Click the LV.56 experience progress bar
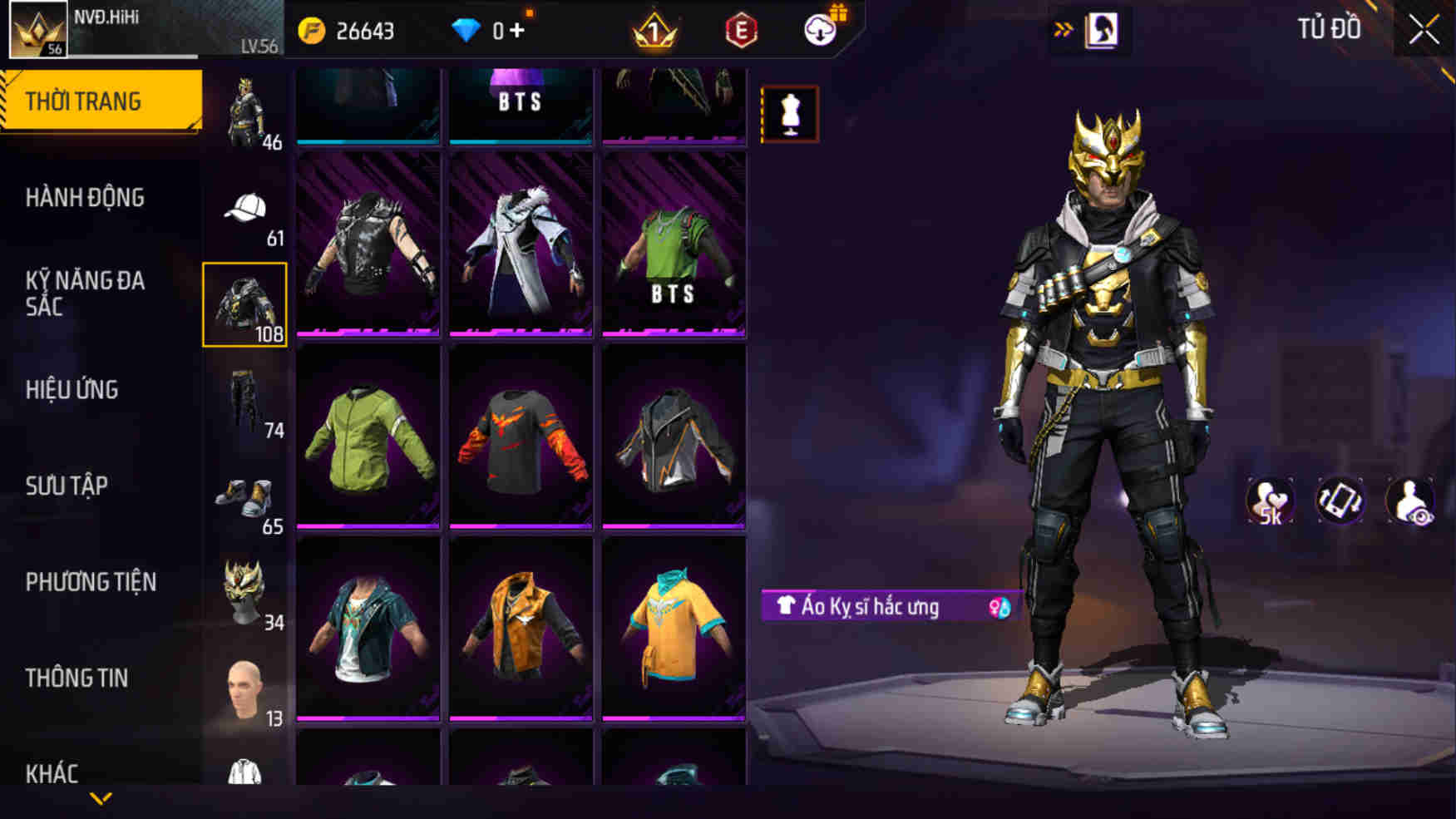 click(x=150, y=57)
